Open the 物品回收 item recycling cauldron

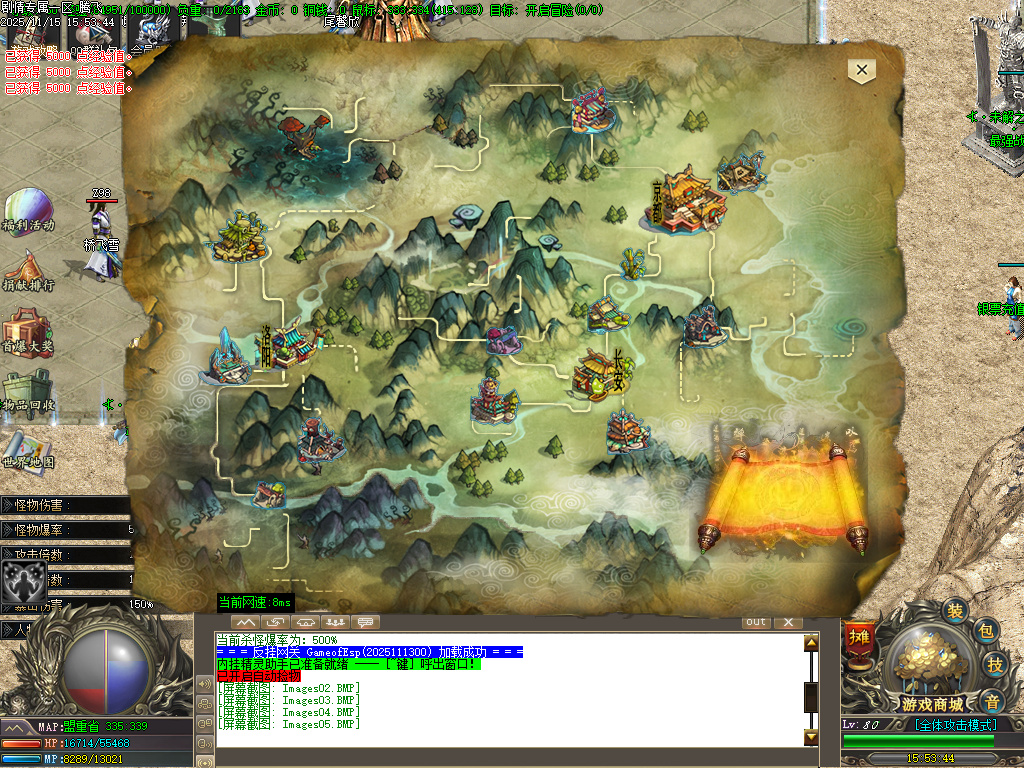pos(27,391)
